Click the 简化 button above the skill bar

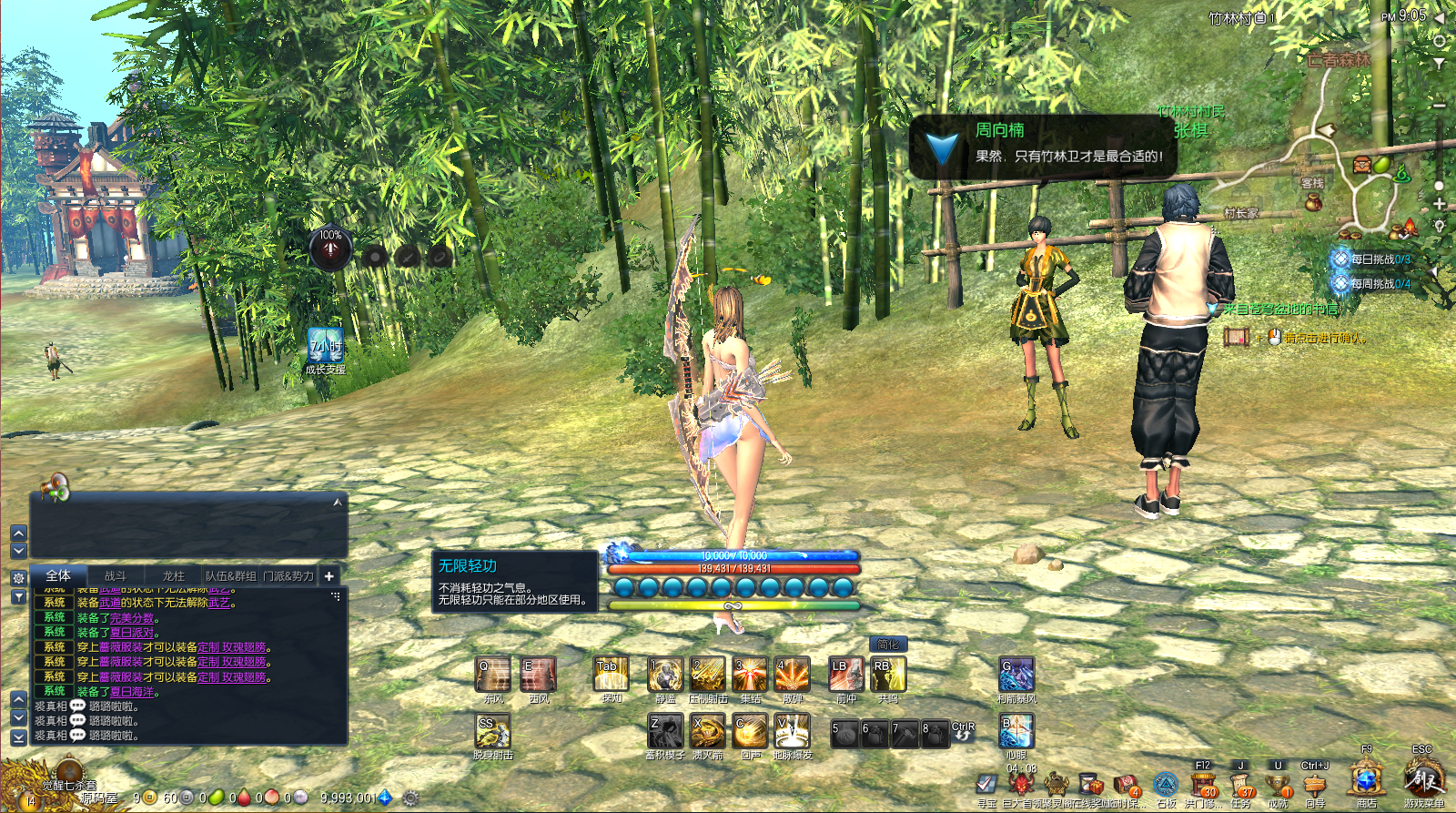click(x=887, y=645)
